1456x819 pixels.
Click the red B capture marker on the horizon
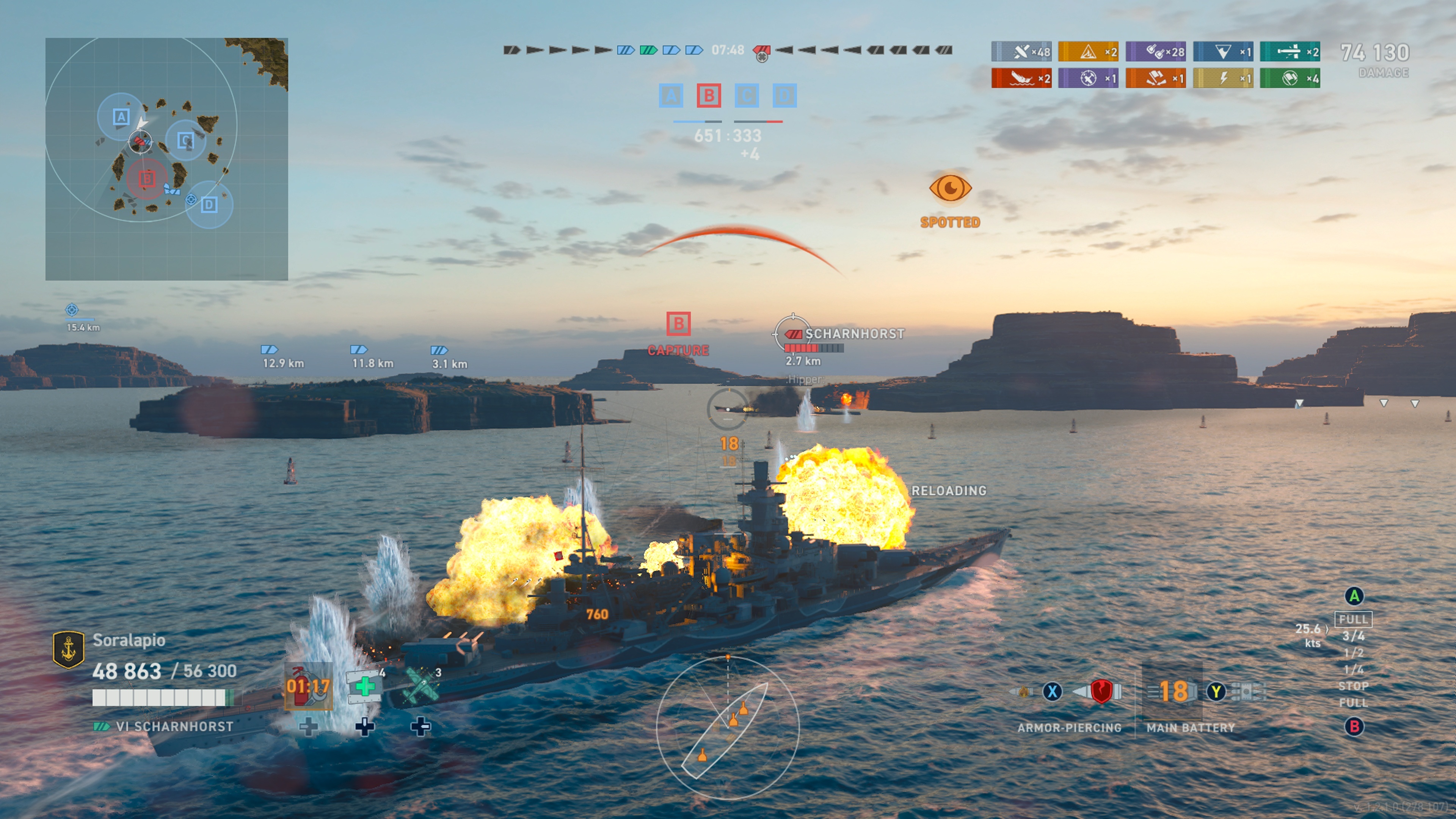(678, 324)
